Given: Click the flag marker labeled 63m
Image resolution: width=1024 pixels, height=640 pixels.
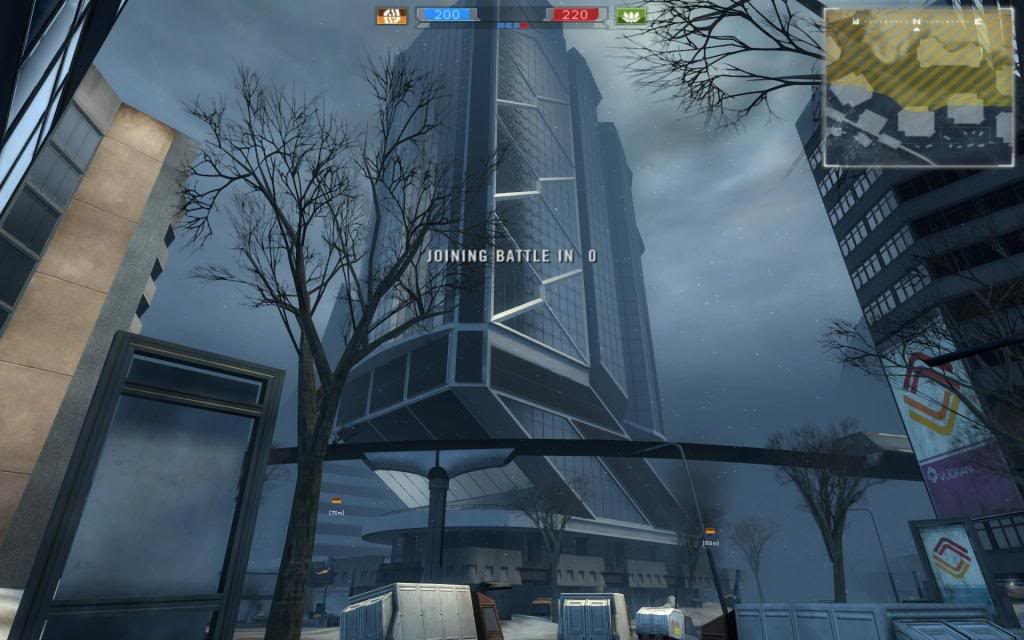Looking at the screenshot, I should click(x=710, y=531).
